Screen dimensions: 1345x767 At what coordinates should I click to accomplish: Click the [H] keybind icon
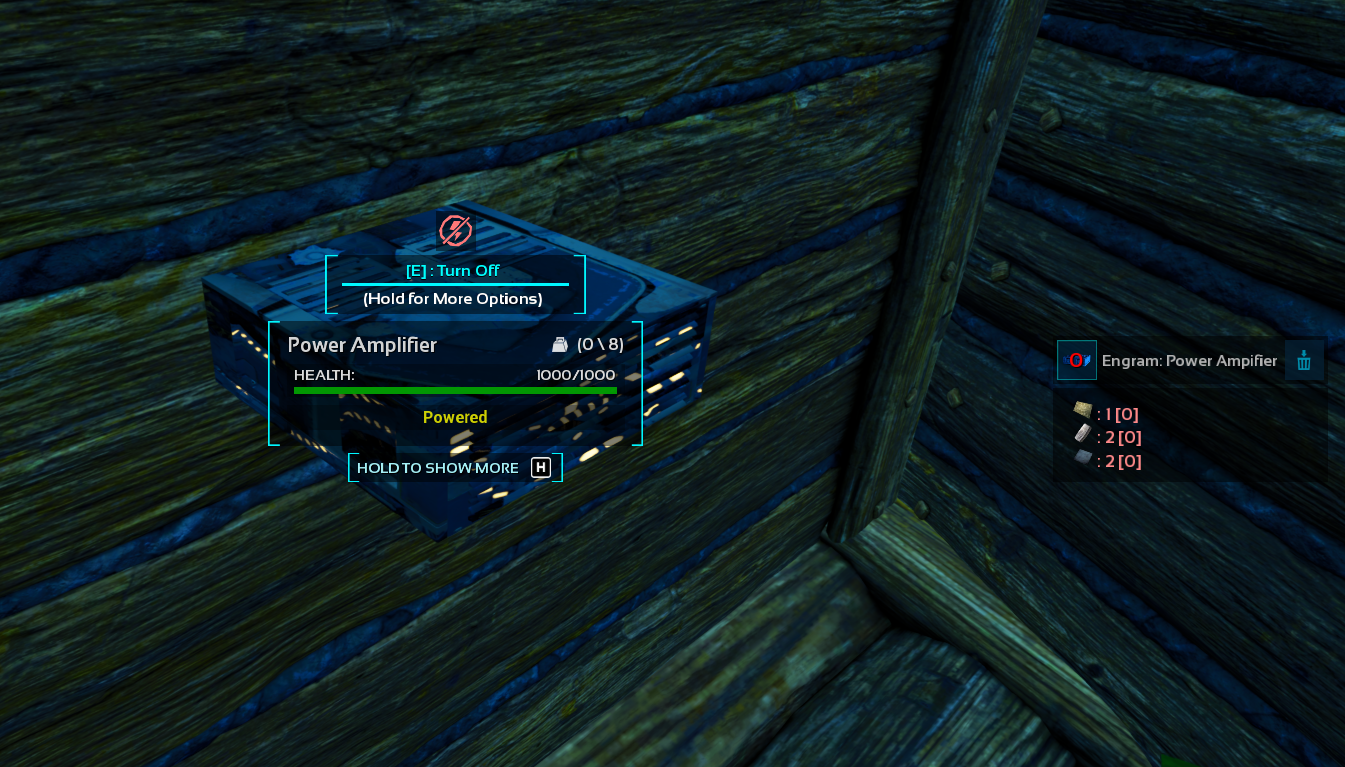point(541,467)
